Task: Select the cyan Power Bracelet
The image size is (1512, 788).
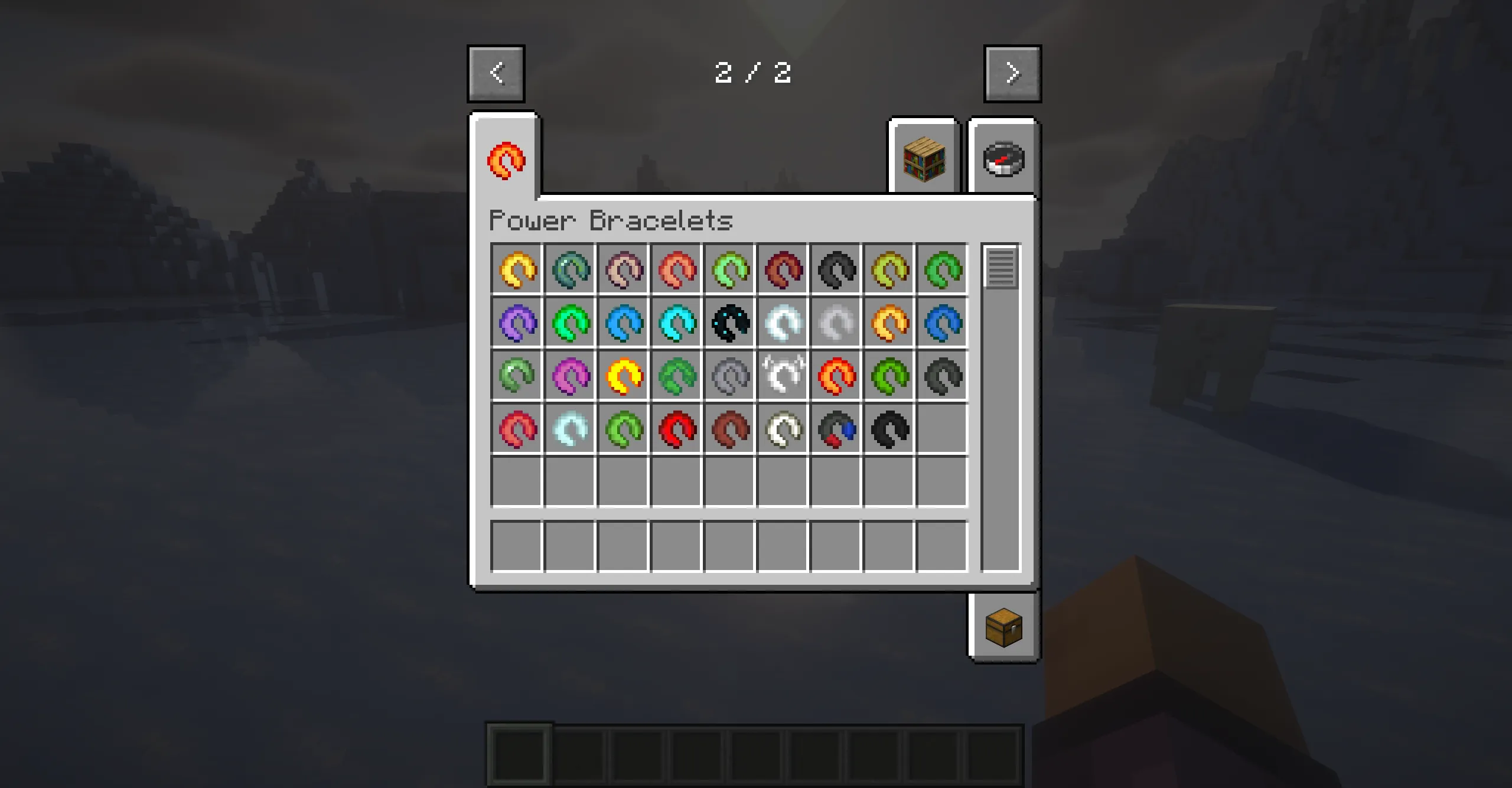Action: (676, 323)
